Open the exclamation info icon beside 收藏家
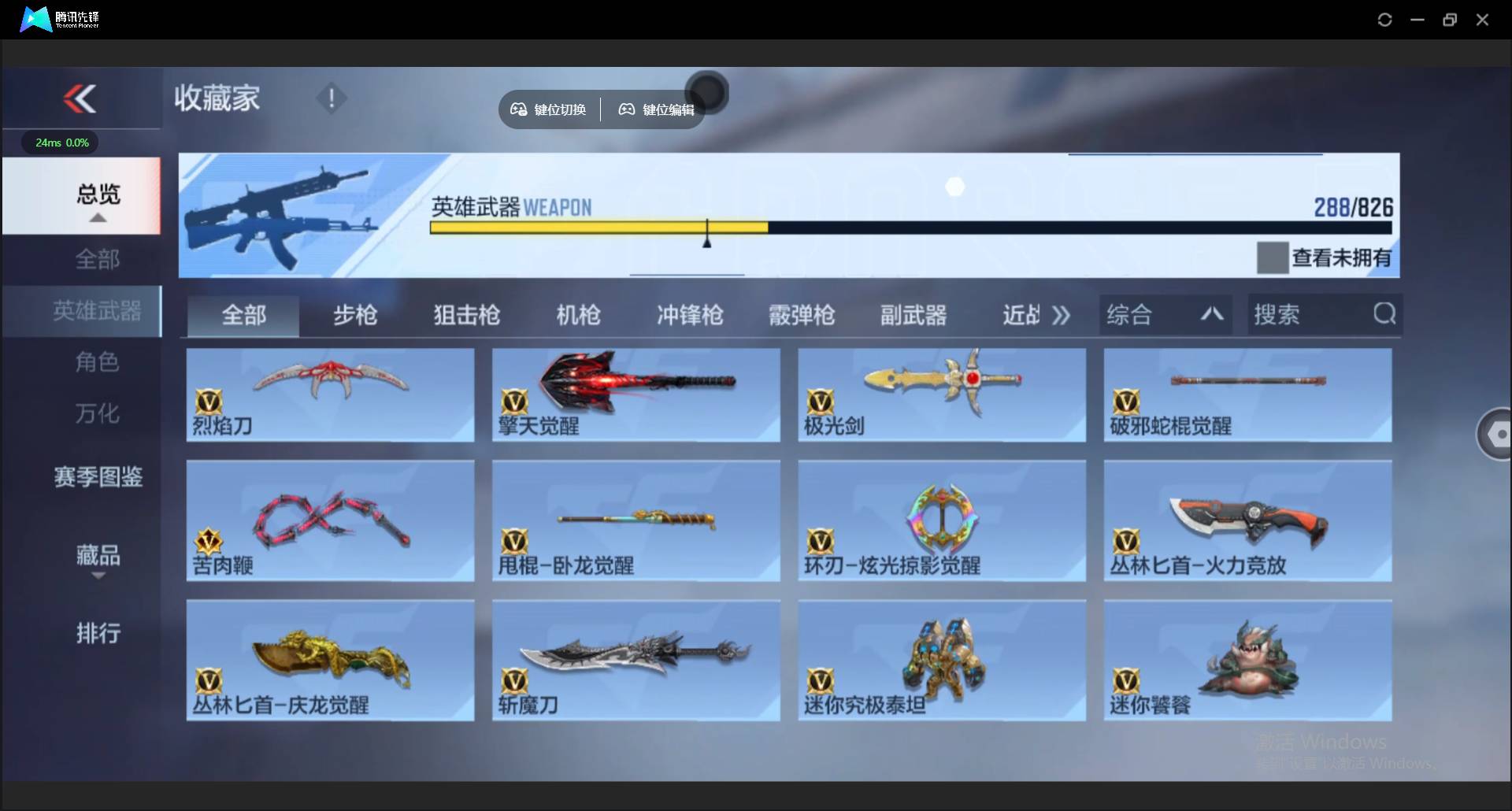This screenshot has height=811, width=1512. tap(331, 98)
